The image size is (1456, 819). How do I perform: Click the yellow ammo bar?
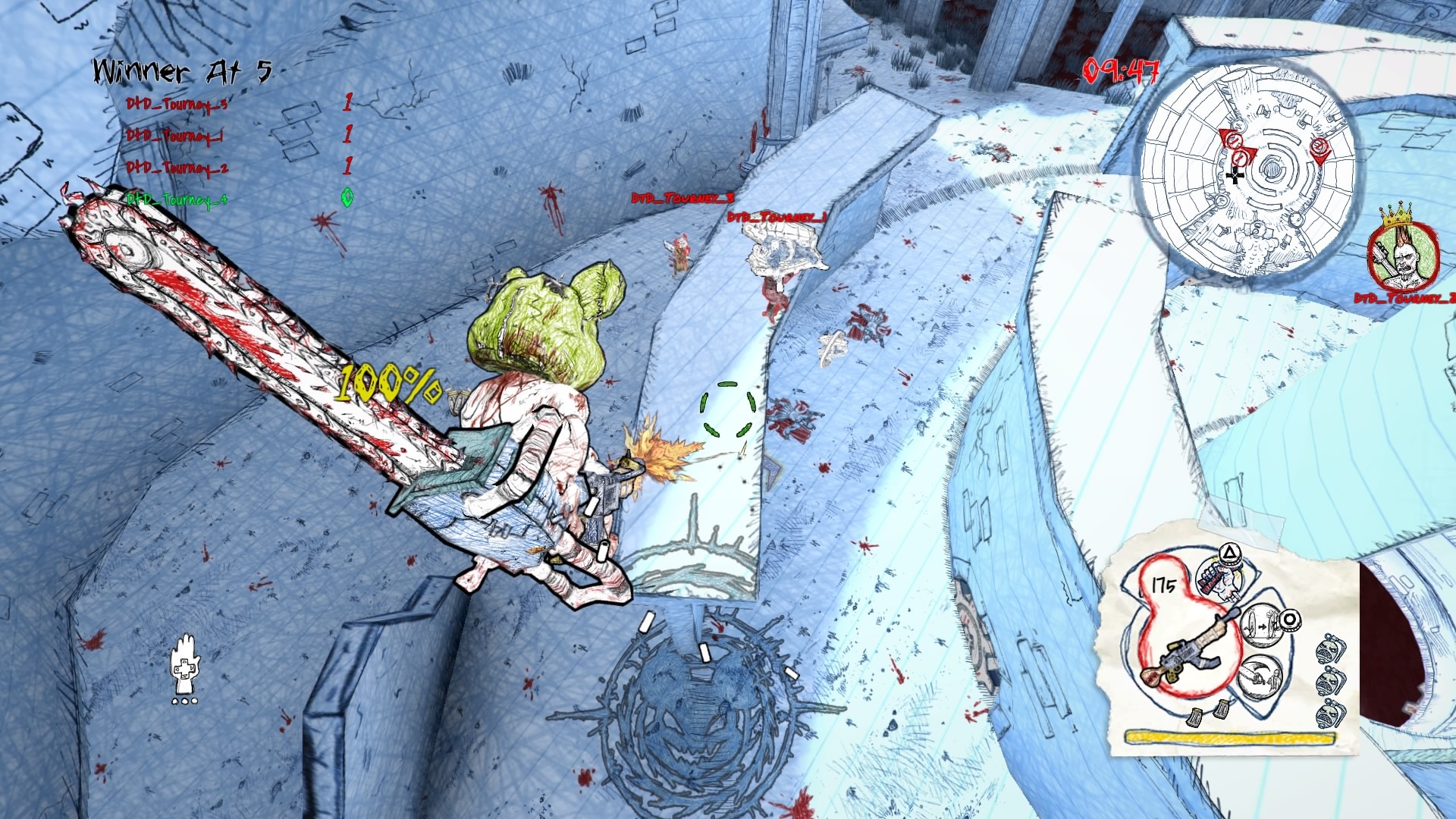pyautogui.click(x=1231, y=736)
